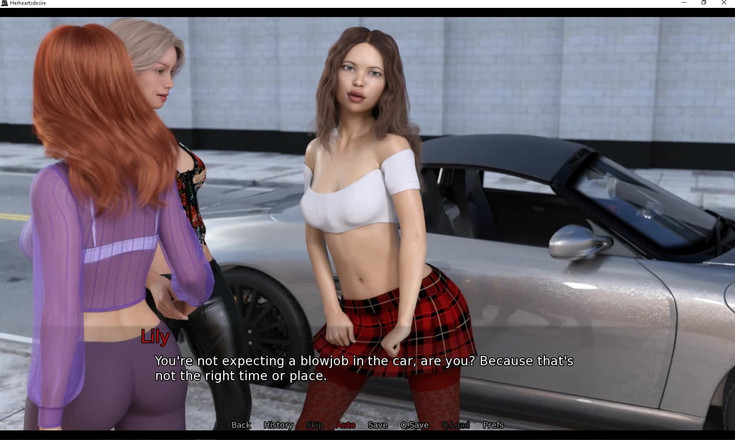The width and height of the screenshot is (735, 440).
Task: Quick load using the Q.Load button
Action: 456,425
